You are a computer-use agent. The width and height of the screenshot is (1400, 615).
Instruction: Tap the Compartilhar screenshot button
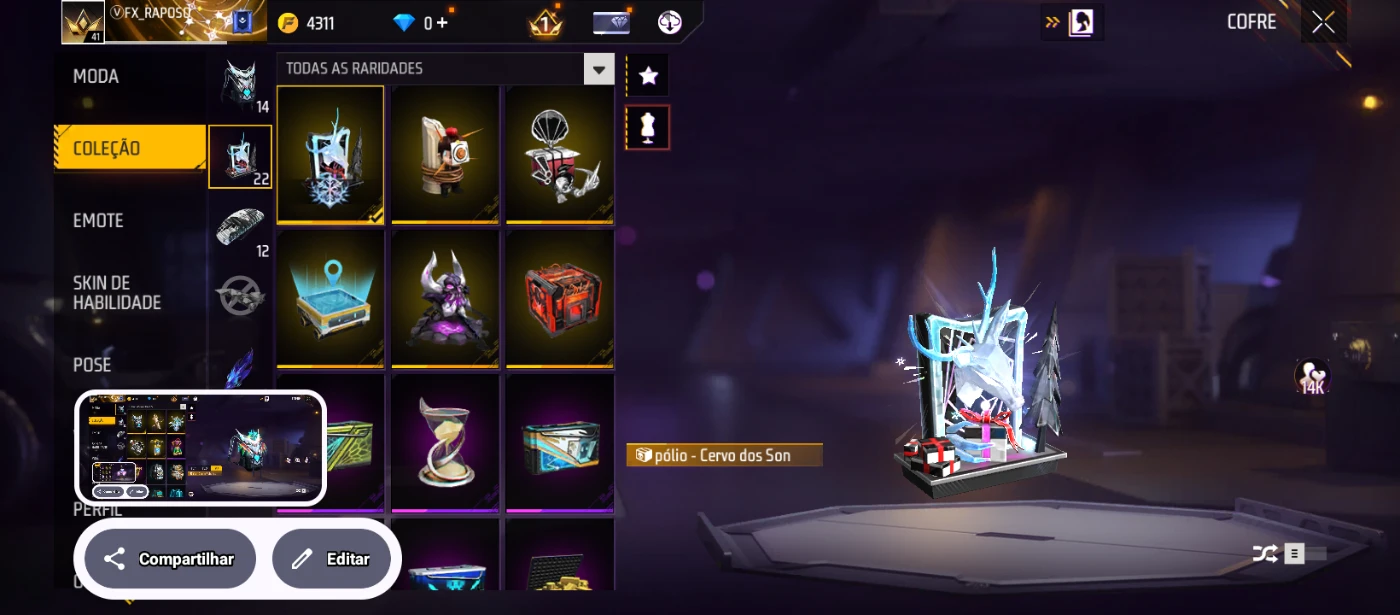coord(170,559)
